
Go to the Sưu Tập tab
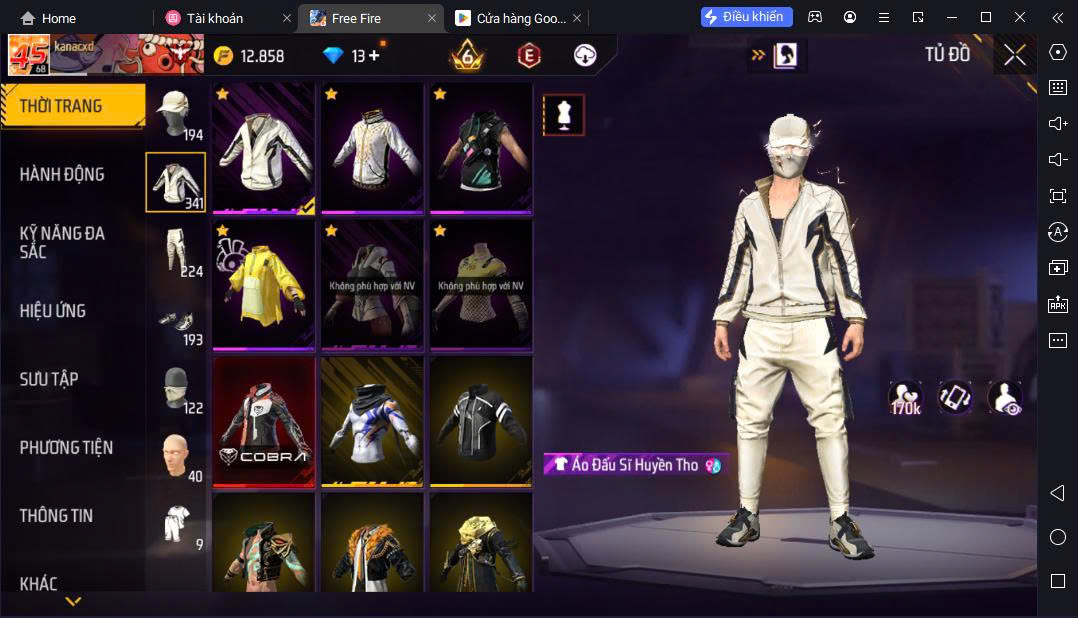tap(49, 379)
